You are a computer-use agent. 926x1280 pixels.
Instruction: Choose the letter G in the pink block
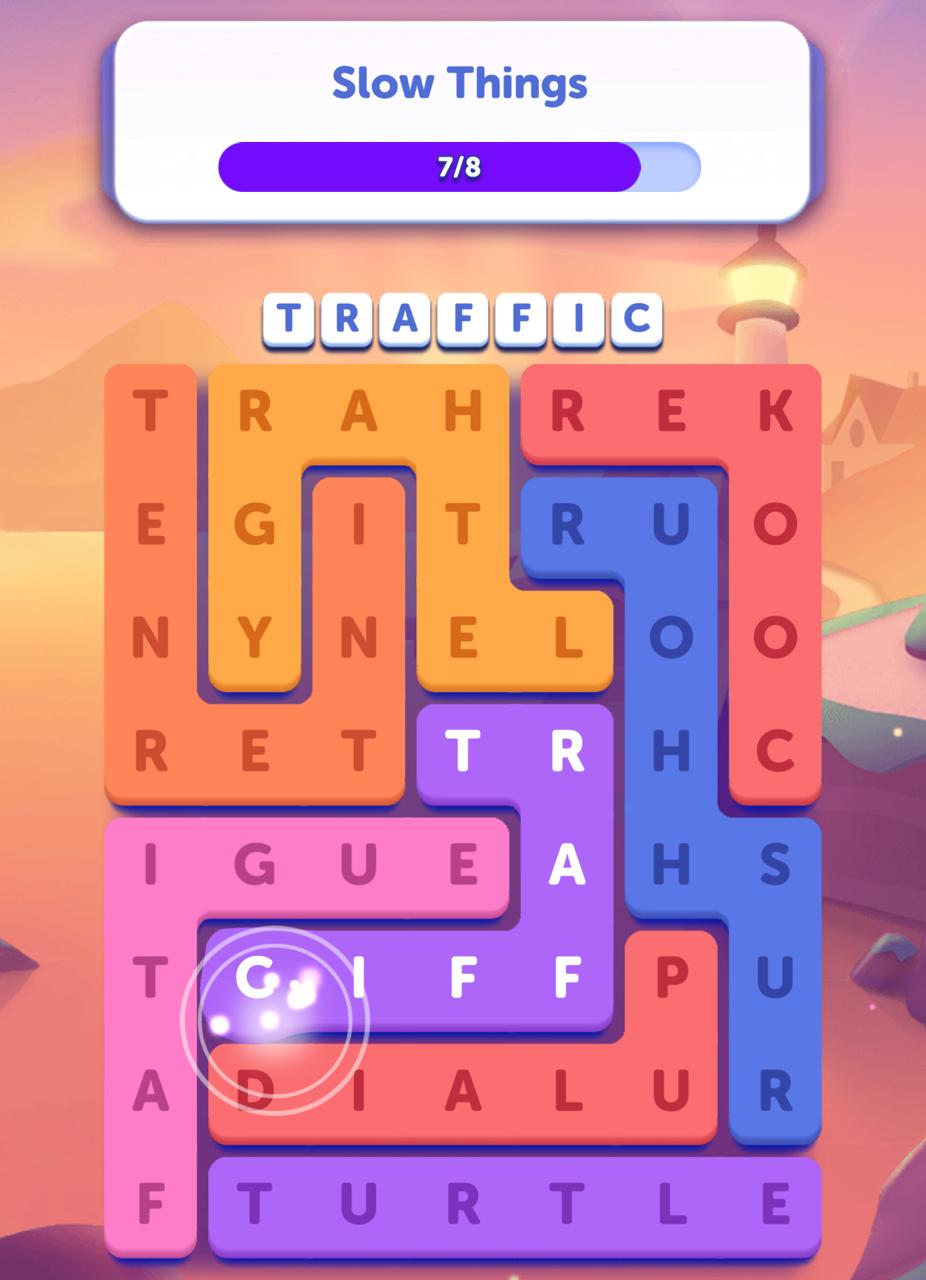point(255,866)
